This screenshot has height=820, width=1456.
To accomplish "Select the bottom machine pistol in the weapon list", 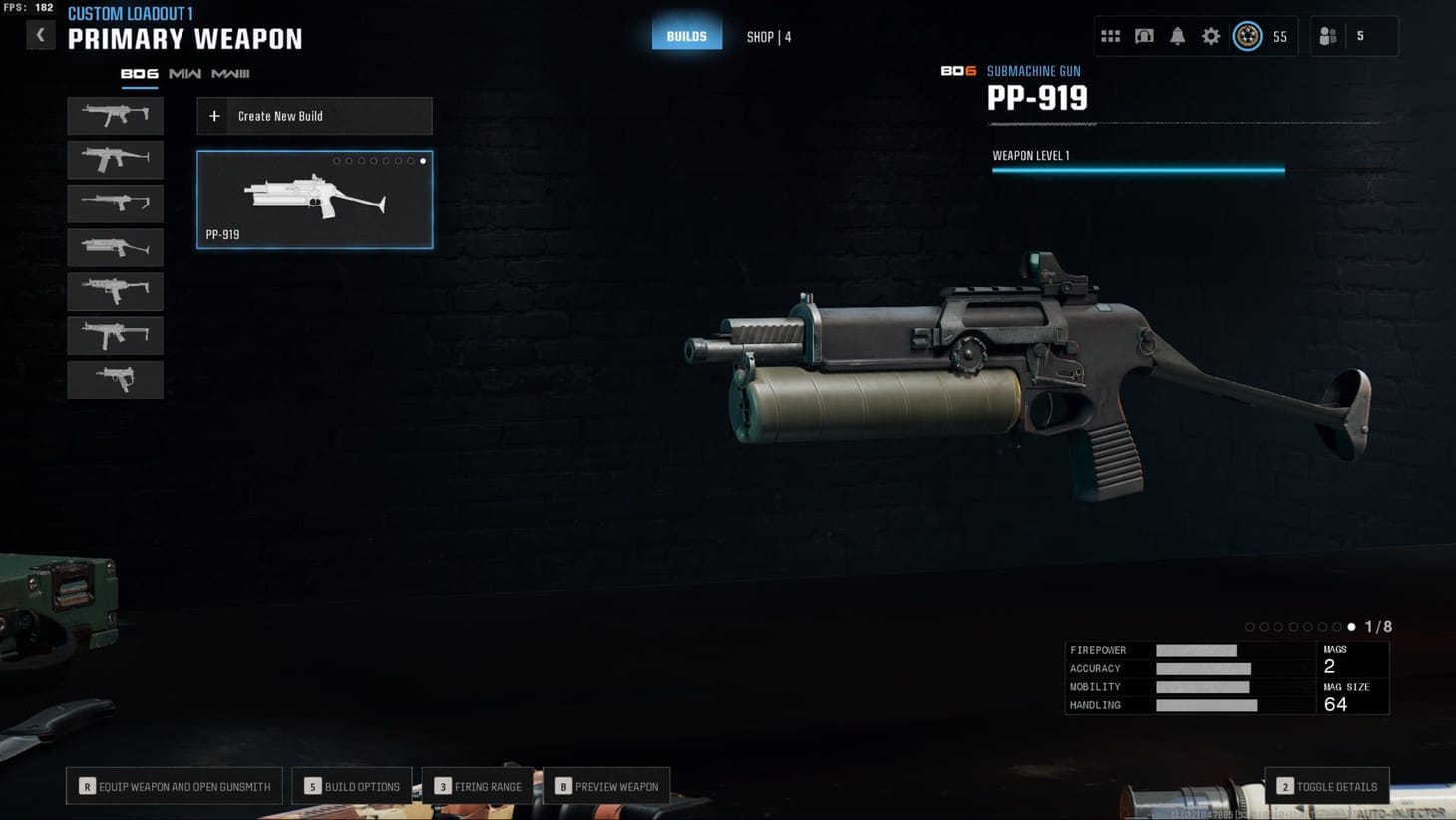I will (x=115, y=379).
